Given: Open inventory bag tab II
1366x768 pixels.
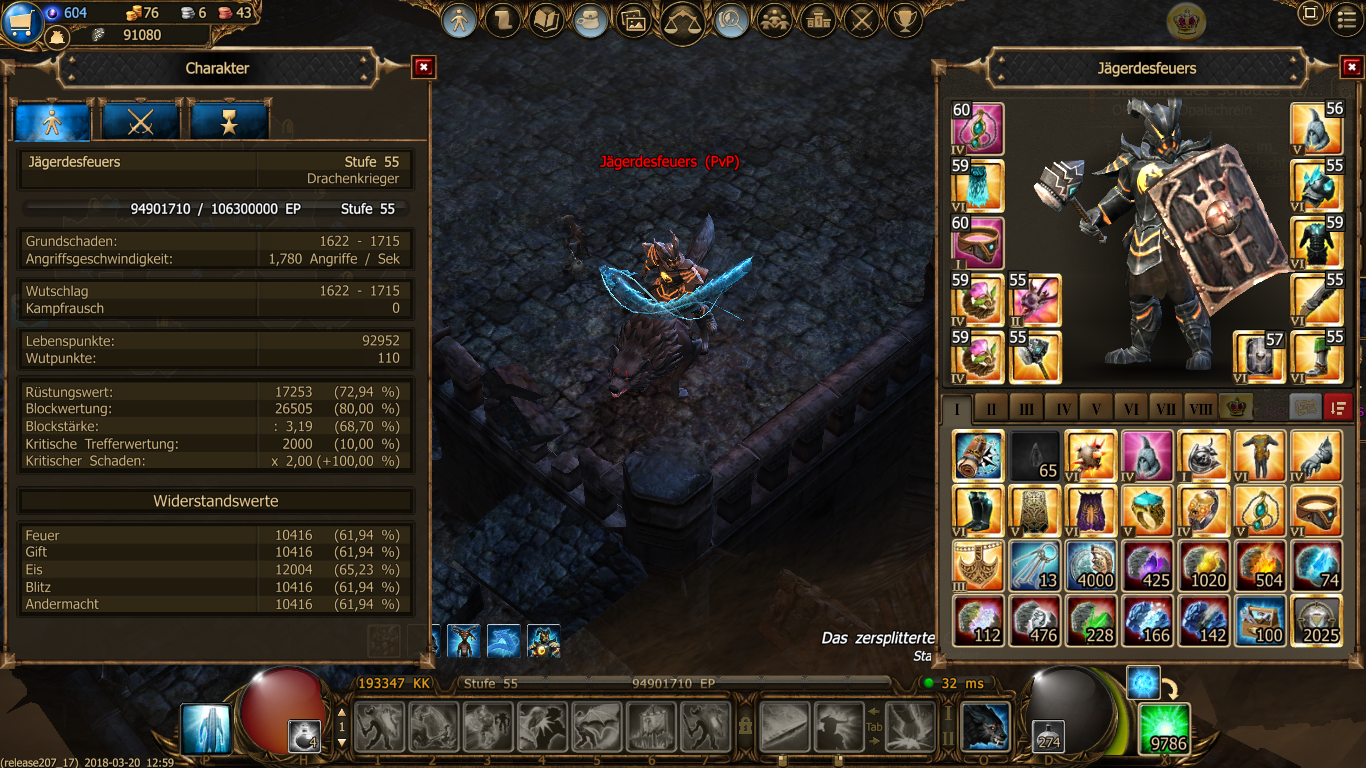Looking at the screenshot, I should pyautogui.click(x=992, y=408).
